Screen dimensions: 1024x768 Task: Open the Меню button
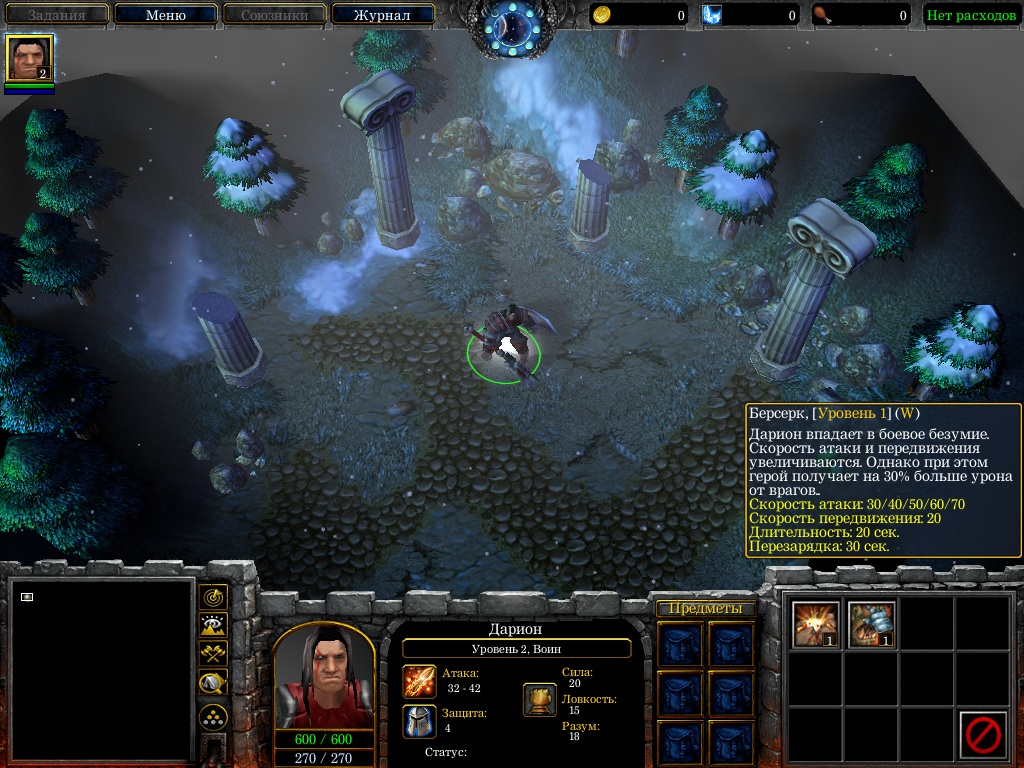165,15
